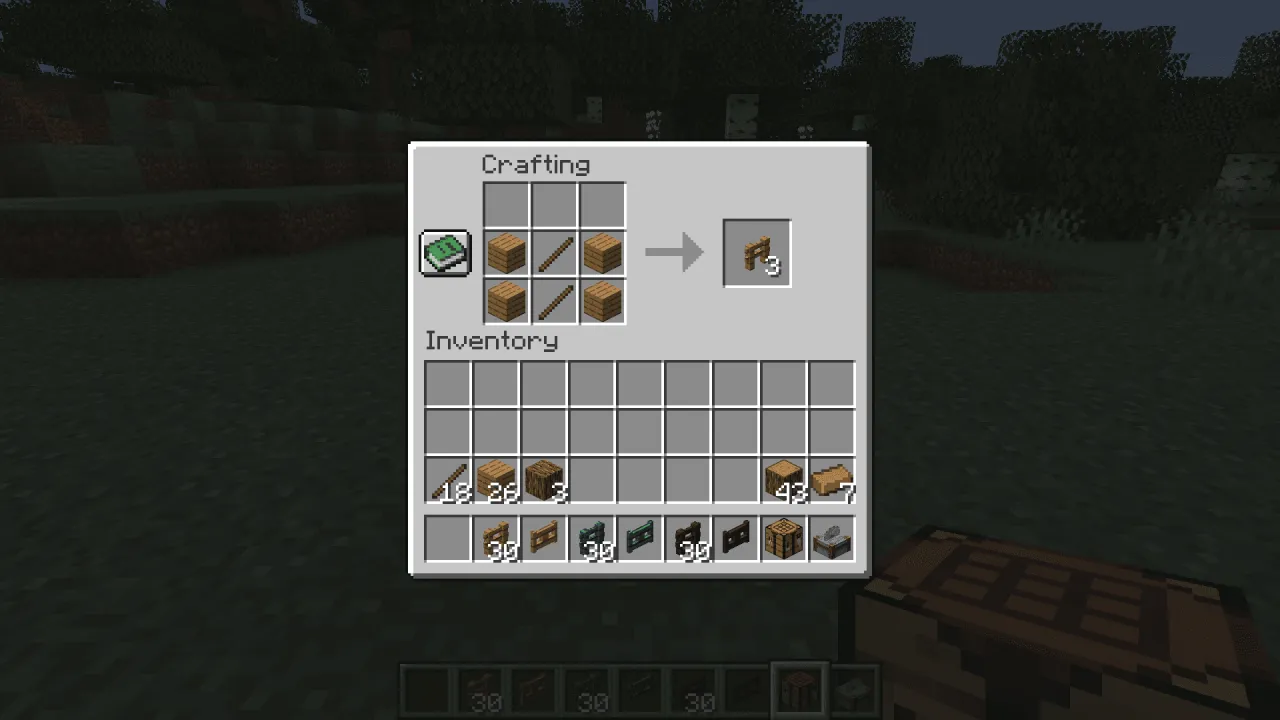Pick up the stick from the crafting grid
This screenshot has height=720, width=1280.
(x=554, y=252)
